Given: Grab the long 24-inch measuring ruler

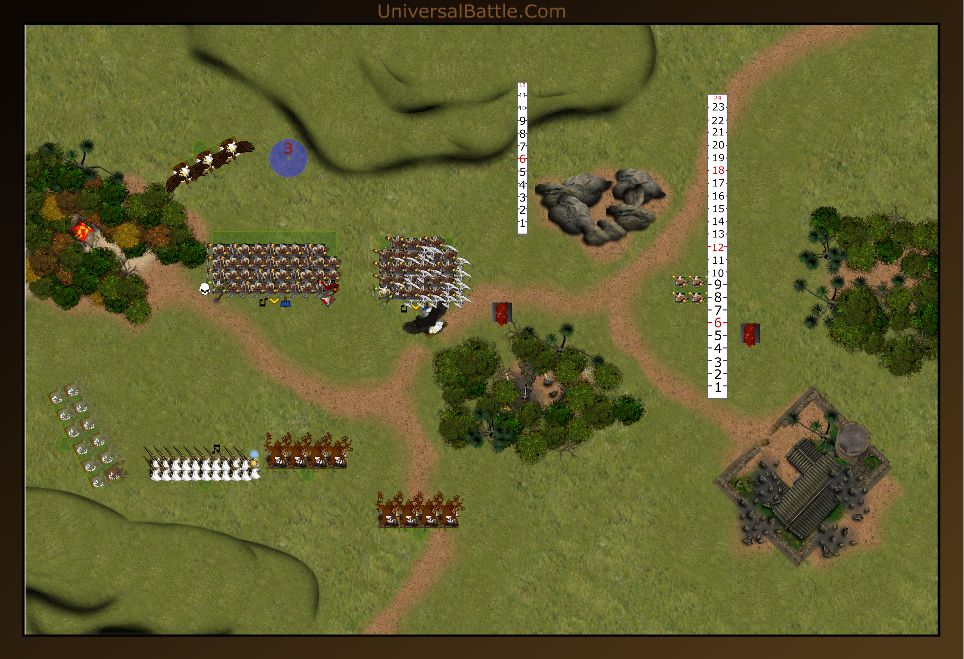Looking at the screenshot, I should coord(717,246).
